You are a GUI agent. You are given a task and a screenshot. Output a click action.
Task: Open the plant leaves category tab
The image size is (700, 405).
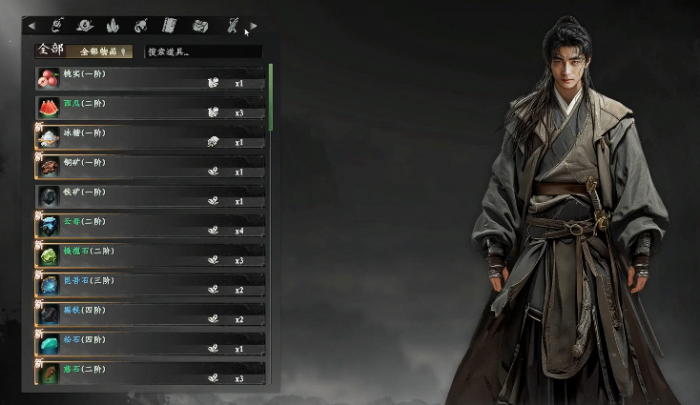112,25
